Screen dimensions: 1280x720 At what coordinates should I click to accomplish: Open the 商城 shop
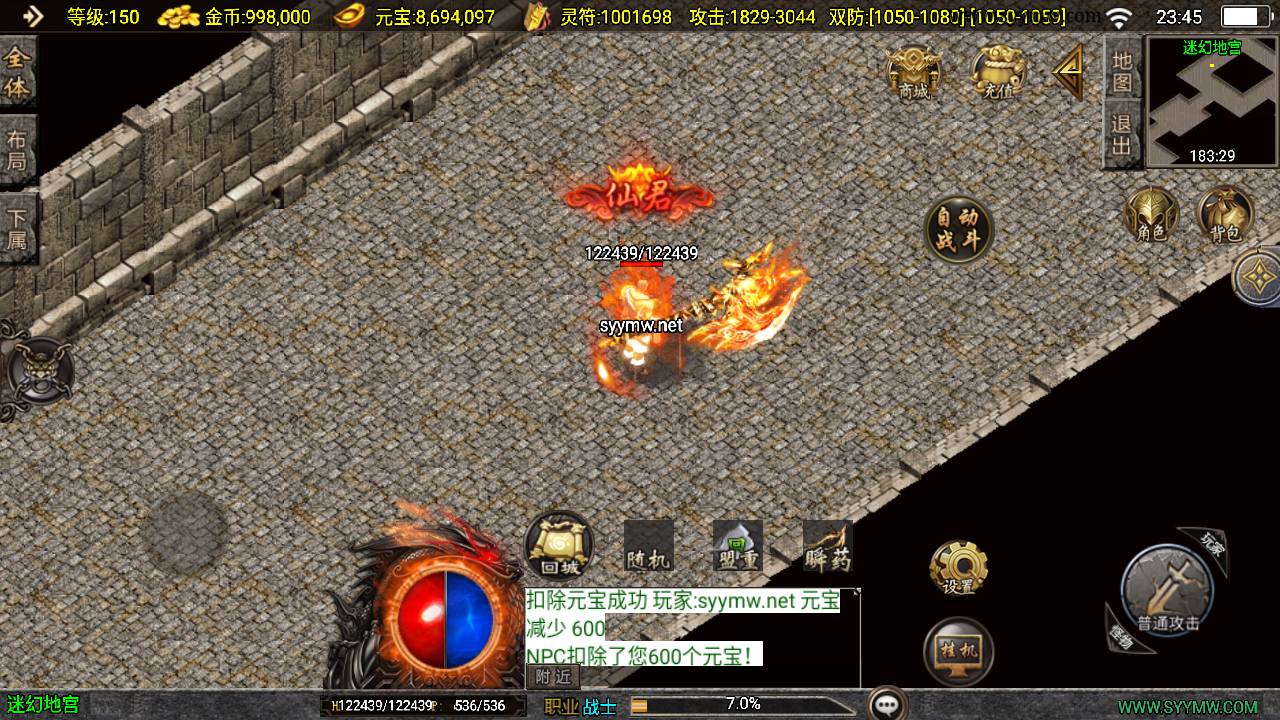tap(914, 74)
